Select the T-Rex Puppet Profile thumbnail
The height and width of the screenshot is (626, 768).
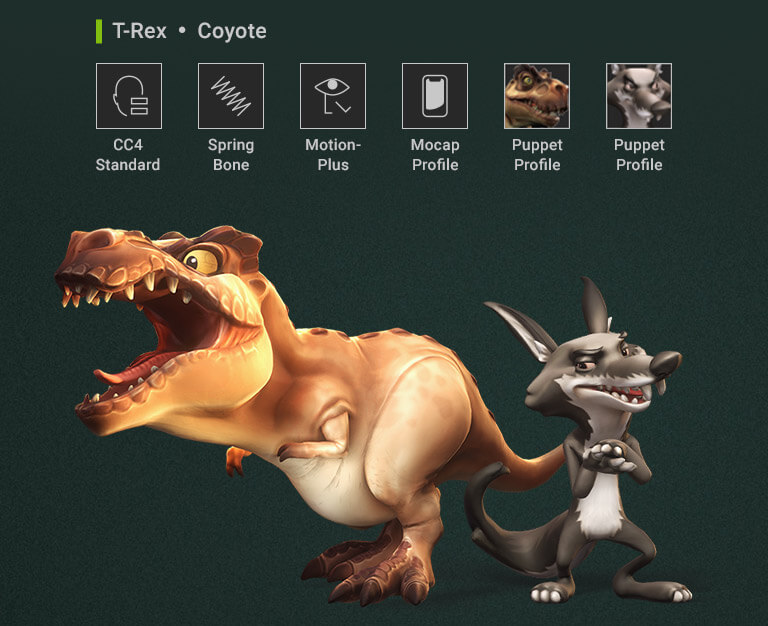tap(537, 96)
